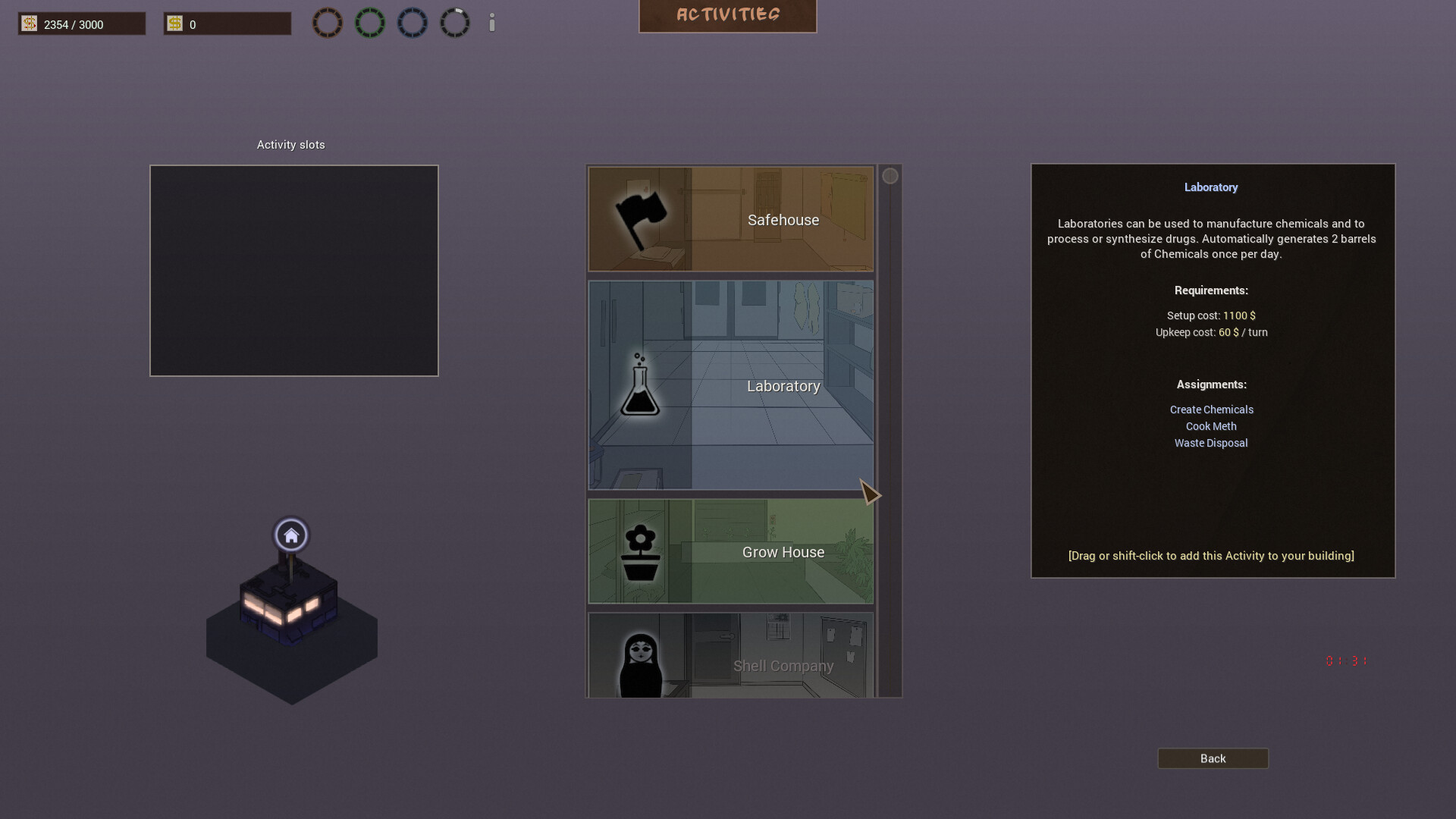Click the second money counter icon
Screen dimensions: 1456x819
pyautogui.click(x=175, y=24)
